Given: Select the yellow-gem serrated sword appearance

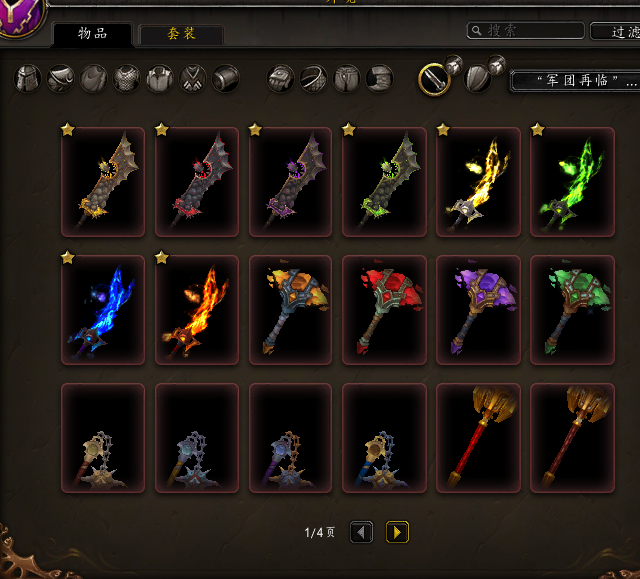Looking at the screenshot, I should click(102, 182).
